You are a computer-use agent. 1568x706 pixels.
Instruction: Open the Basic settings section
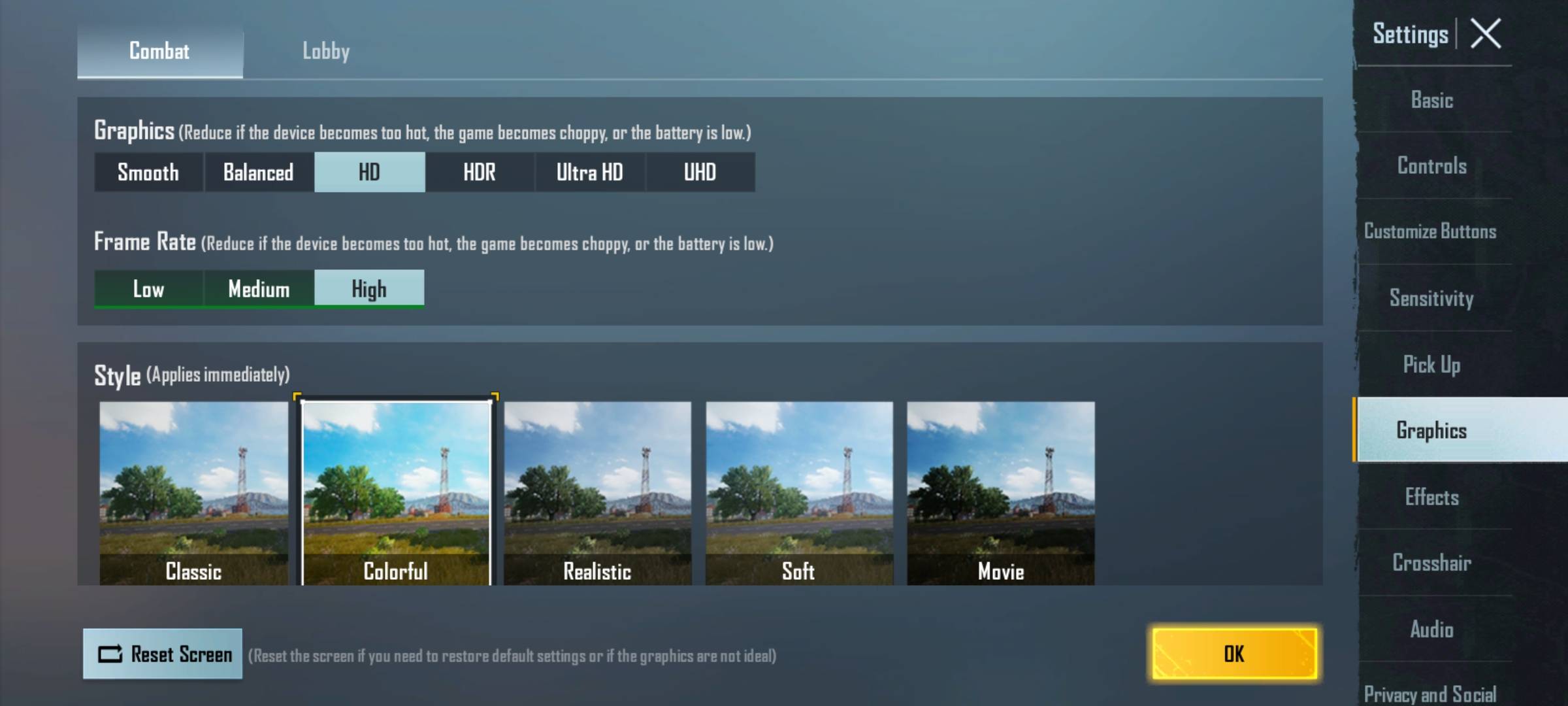(1432, 100)
